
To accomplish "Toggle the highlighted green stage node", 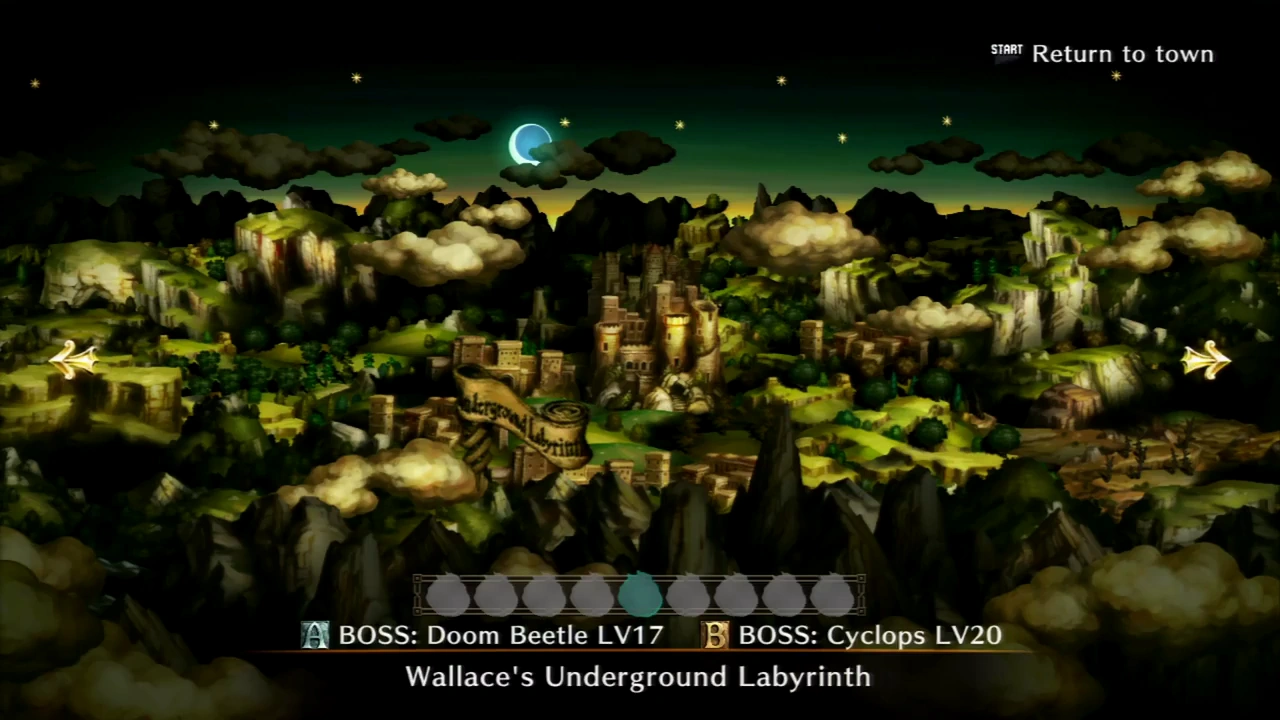I will [641, 595].
